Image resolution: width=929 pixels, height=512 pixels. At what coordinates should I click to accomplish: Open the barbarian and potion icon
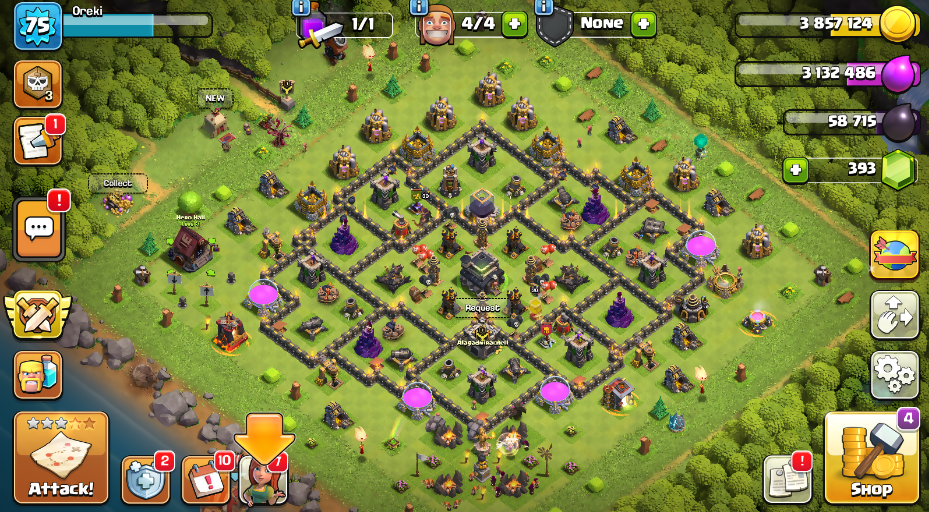[37, 373]
